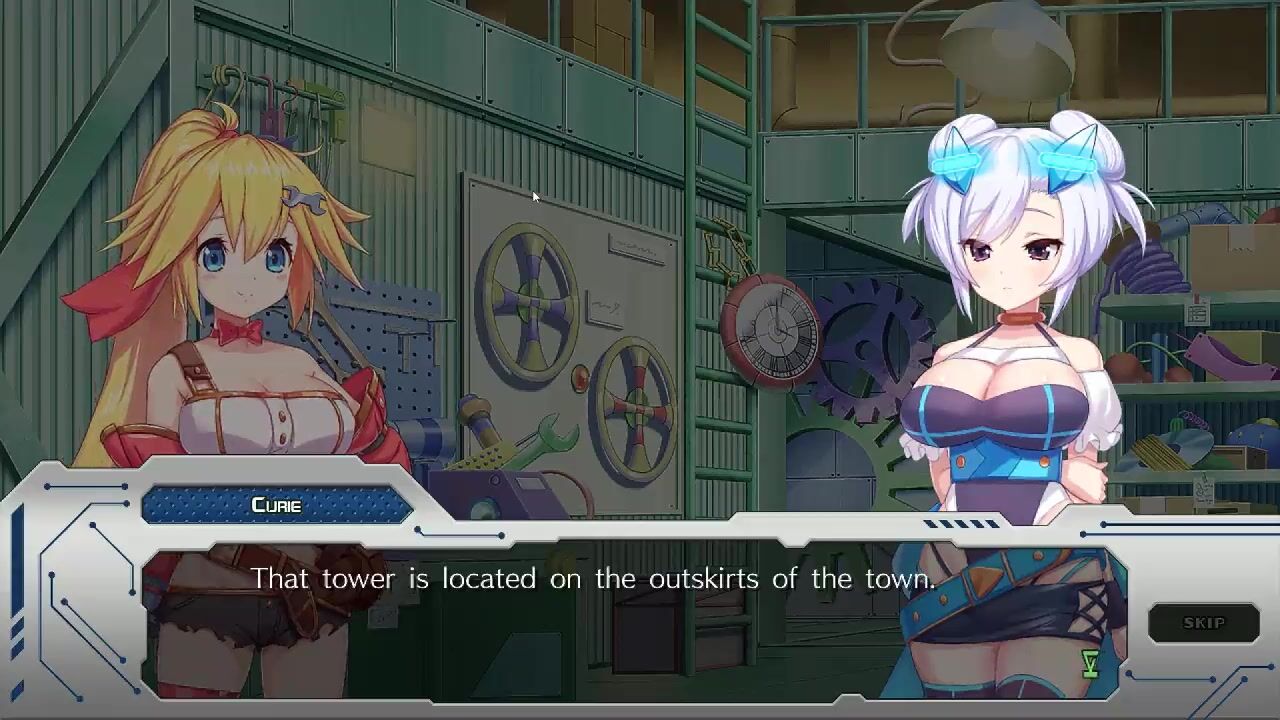Advance dialogue using the green arrow indicator
Image resolution: width=1280 pixels, height=720 pixels.
point(1090,663)
